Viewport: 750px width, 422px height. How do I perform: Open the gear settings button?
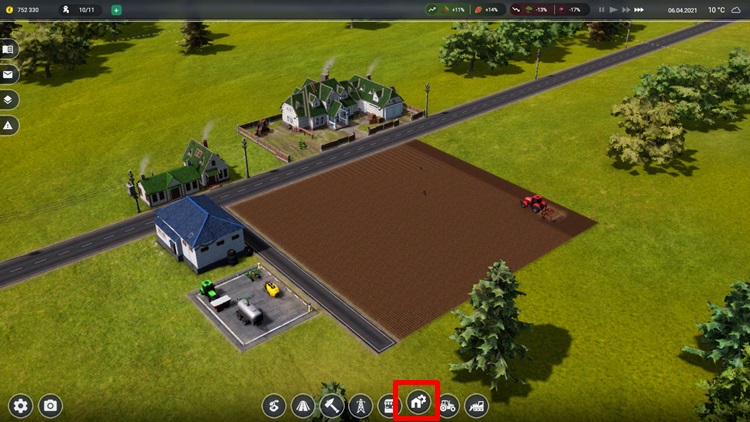[x=21, y=405]
